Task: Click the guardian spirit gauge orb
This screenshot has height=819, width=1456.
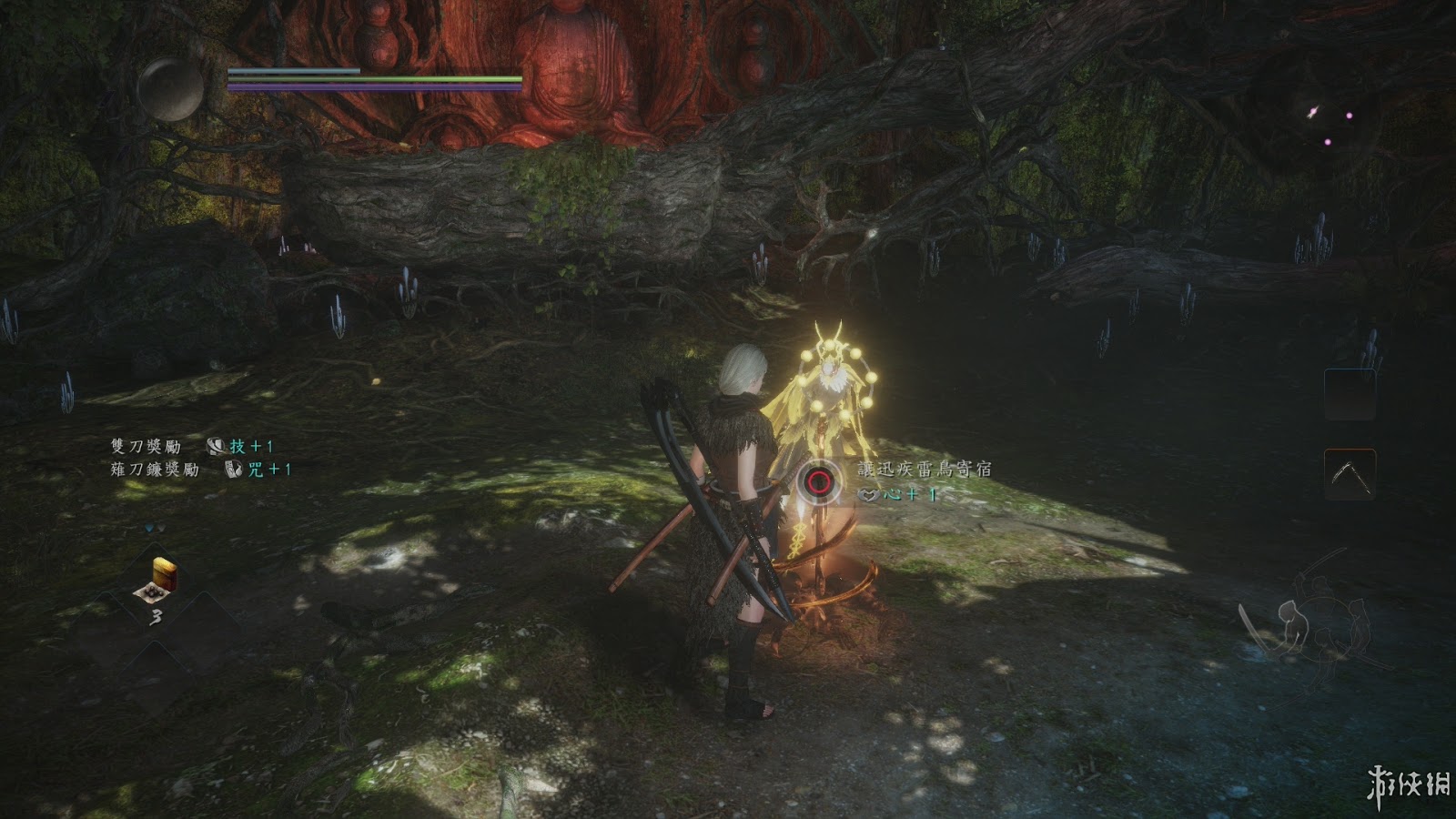Action: tap(171, 90)
